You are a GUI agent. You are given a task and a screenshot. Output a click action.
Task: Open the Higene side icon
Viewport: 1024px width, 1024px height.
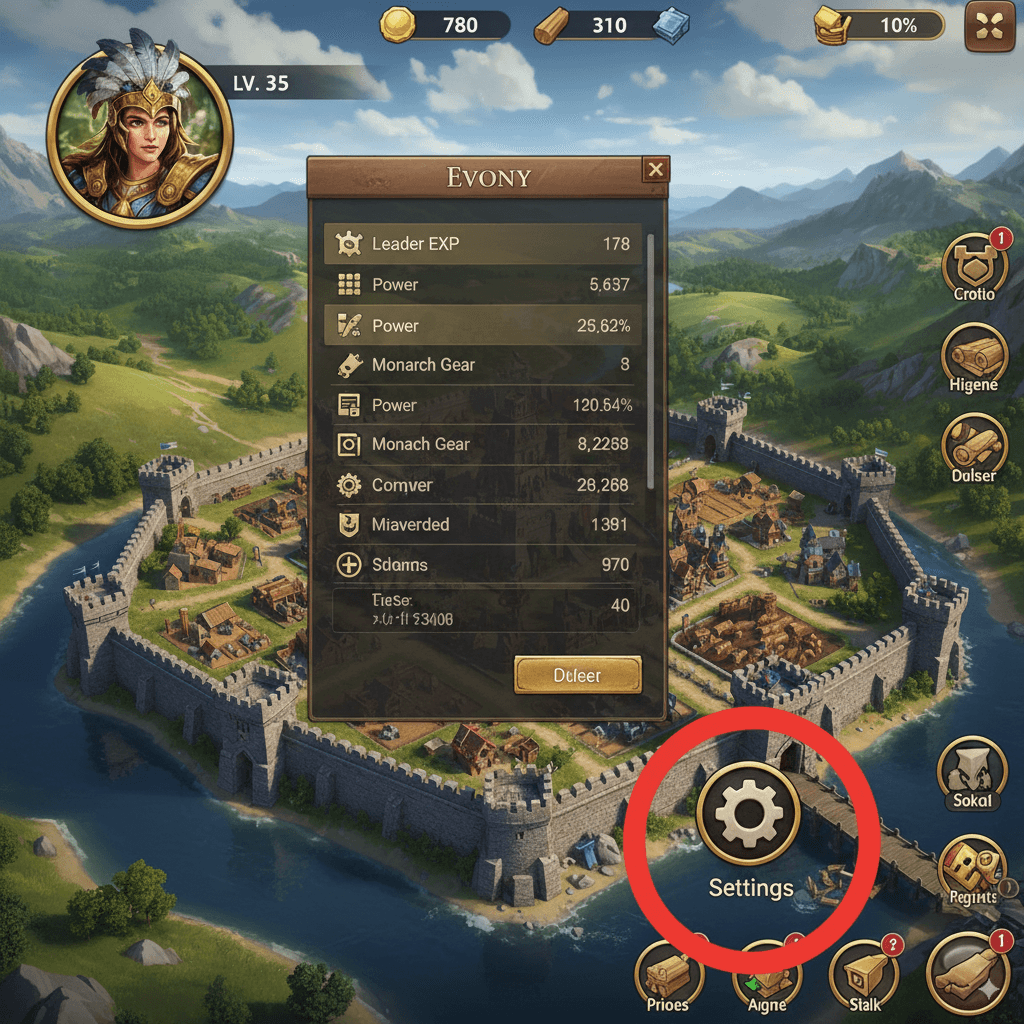point(974,357)
